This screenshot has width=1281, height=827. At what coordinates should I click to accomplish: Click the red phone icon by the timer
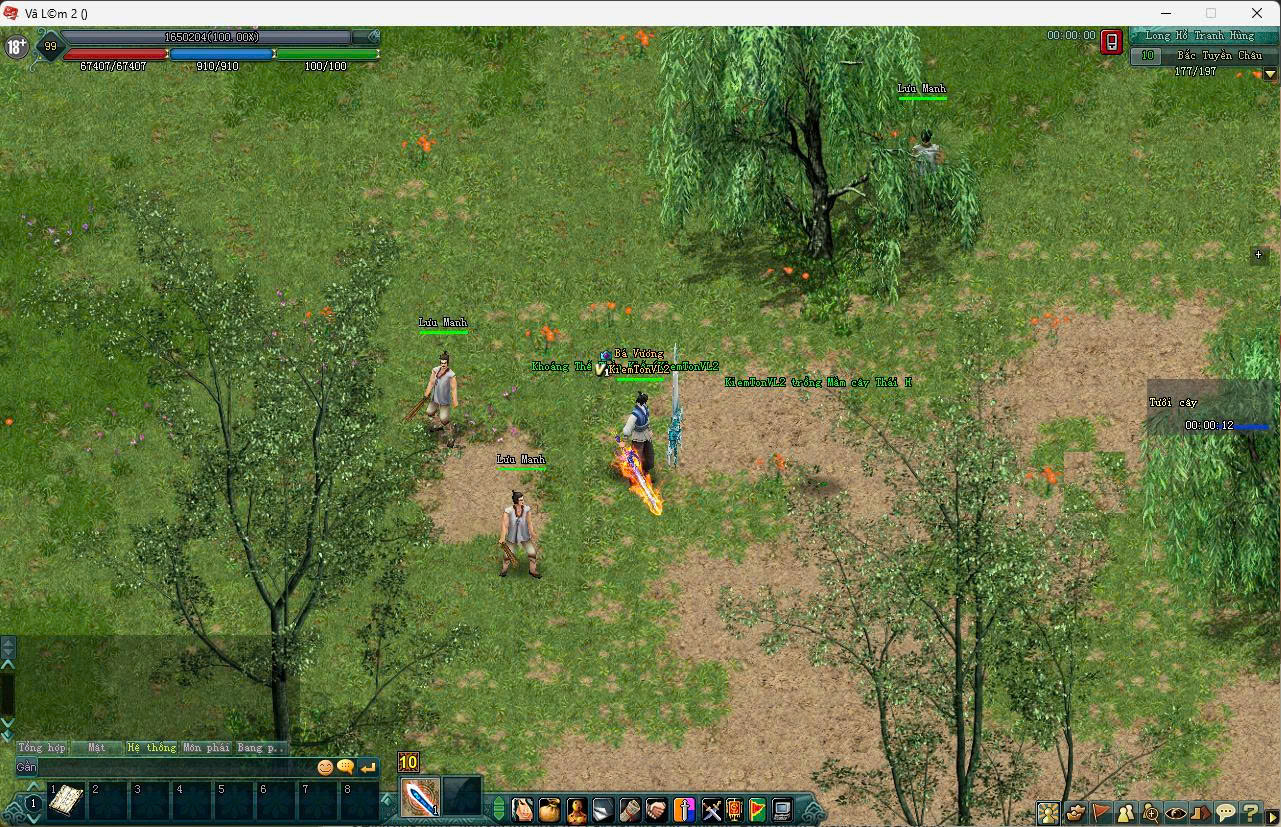tap(1111, 42)
